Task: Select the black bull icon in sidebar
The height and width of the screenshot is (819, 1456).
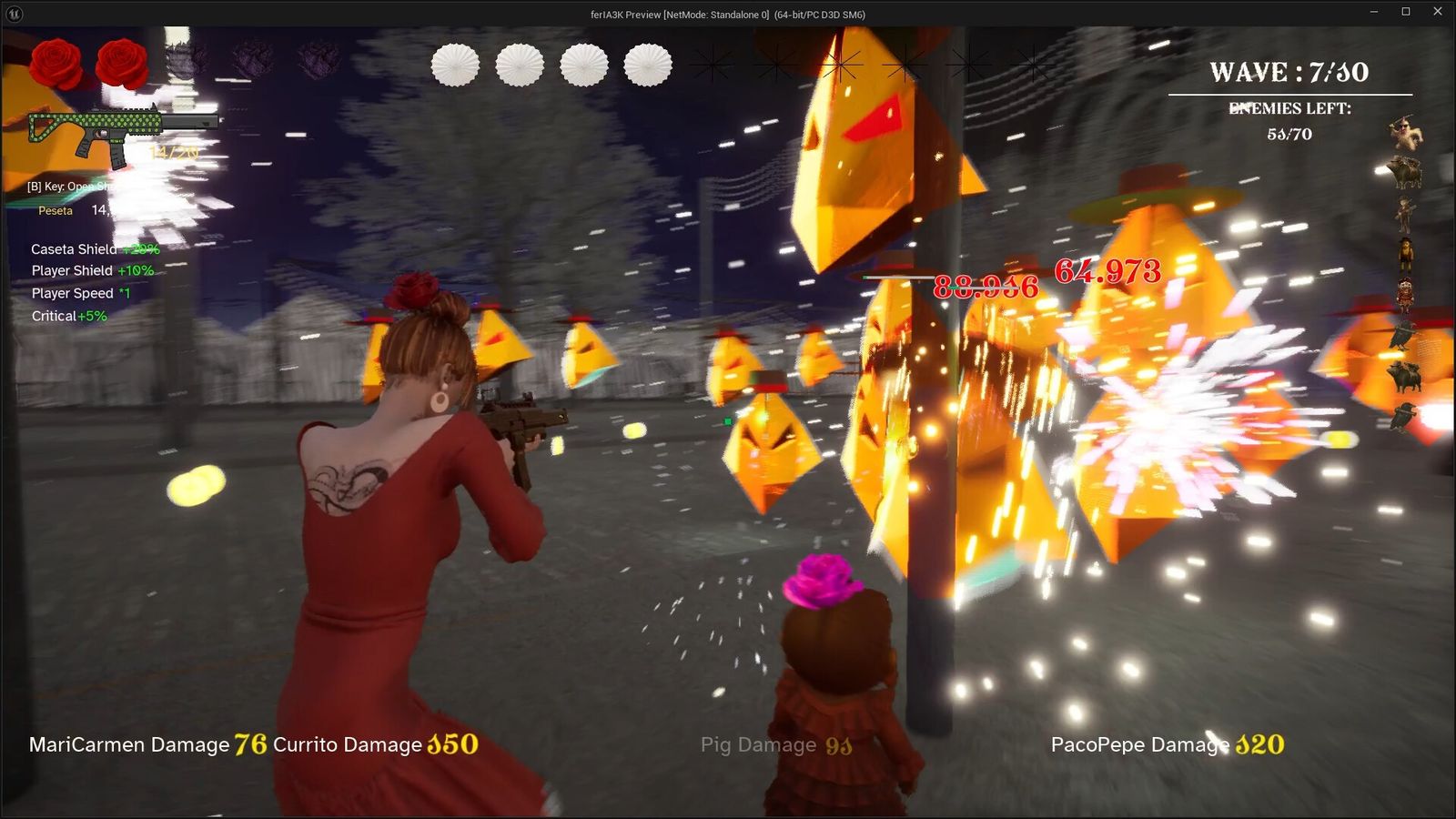Action: click(x=1406, y=375)
